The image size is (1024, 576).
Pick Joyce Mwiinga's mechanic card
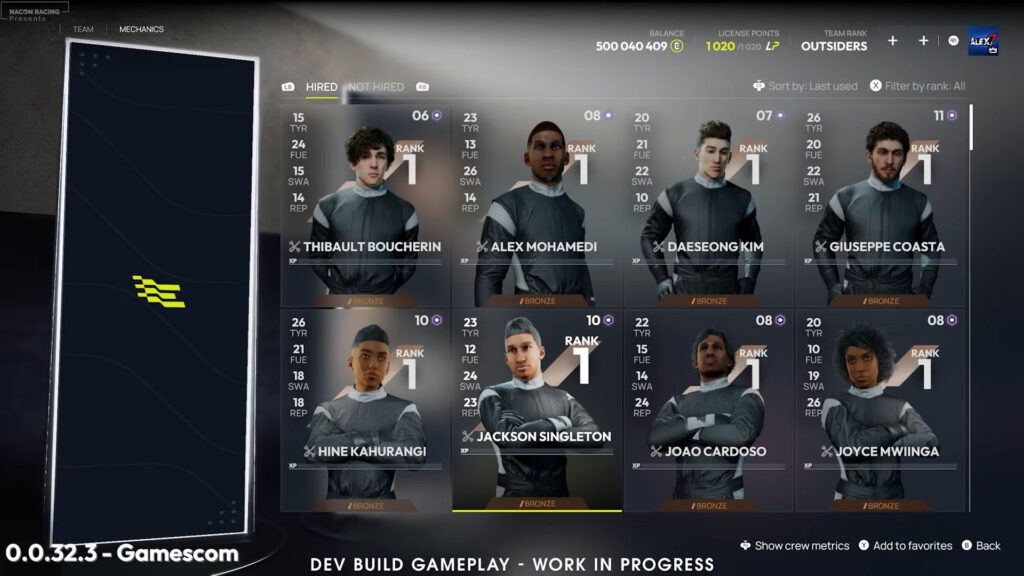click(881, 410)
